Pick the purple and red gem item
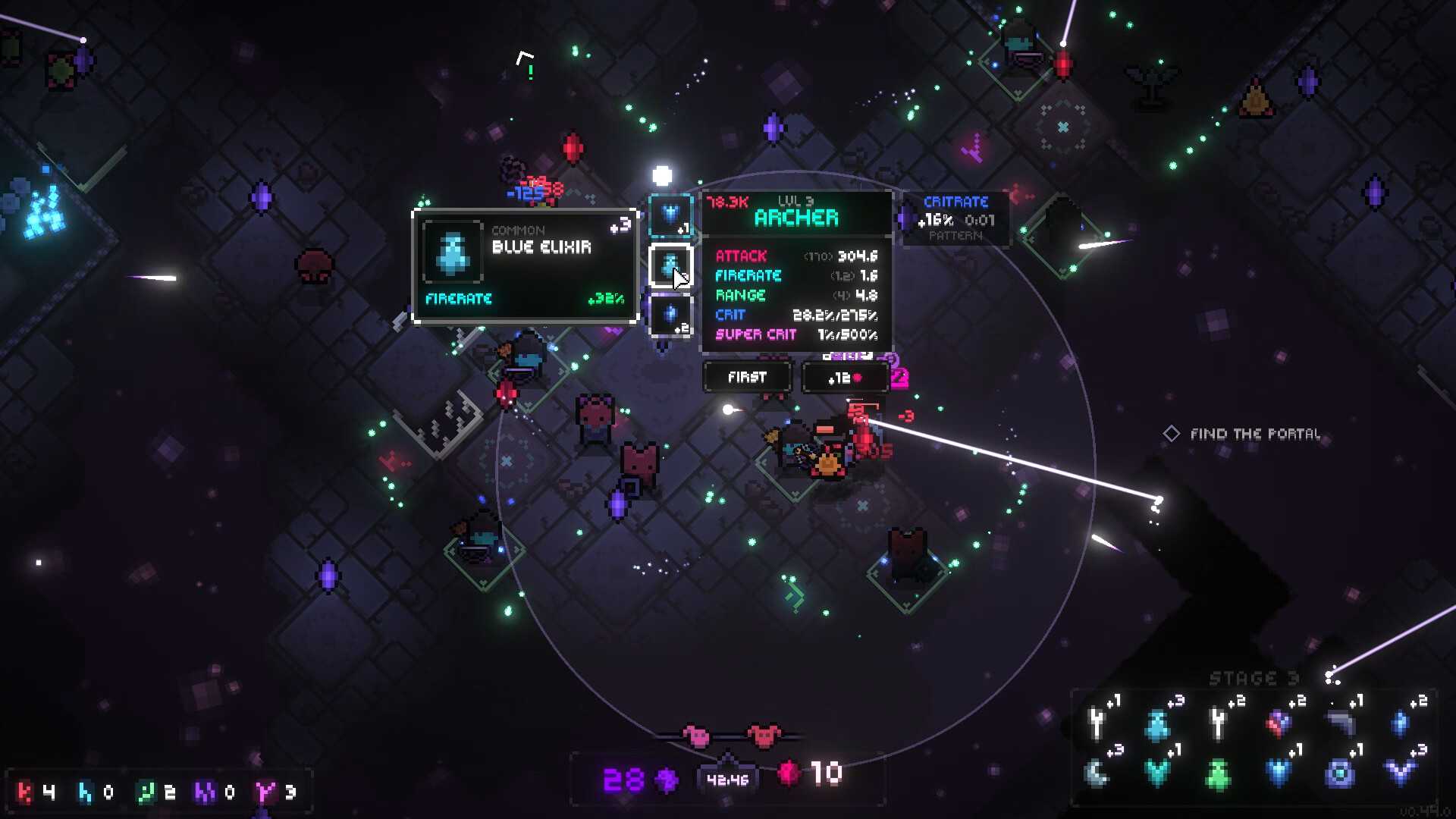This screenshot has height=819, width=1456. click(1279, 723)
